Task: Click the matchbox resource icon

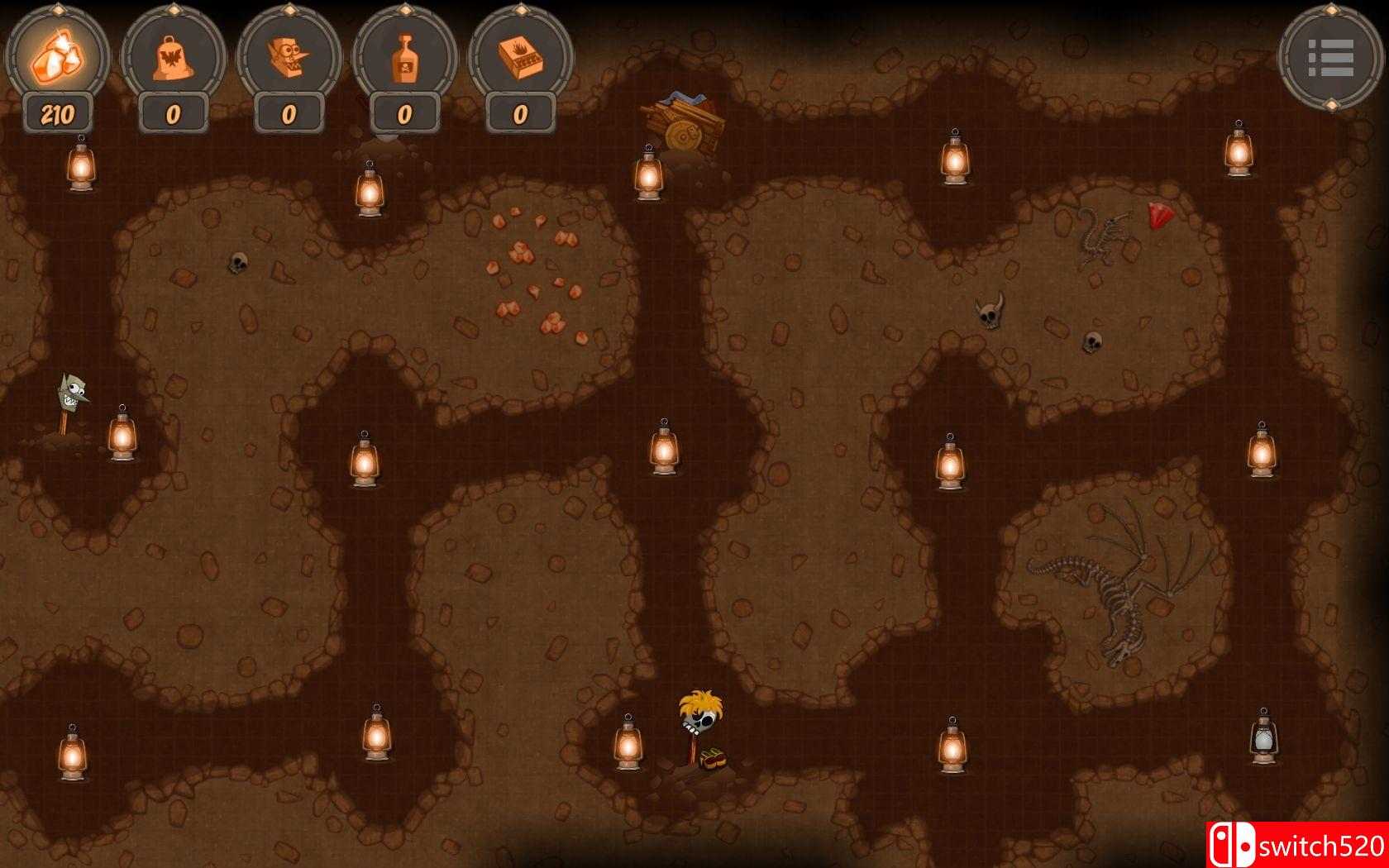Action: [x=519, y=56]
